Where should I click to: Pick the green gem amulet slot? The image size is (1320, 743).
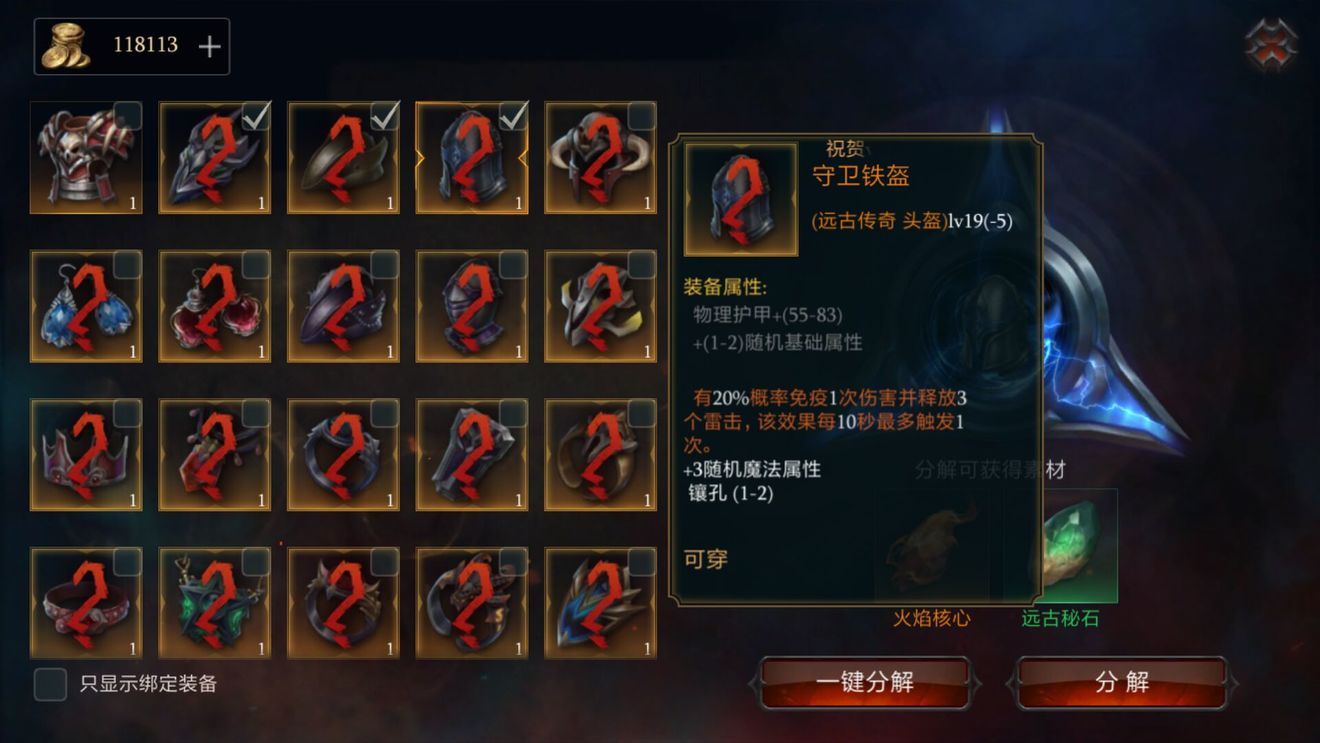[x=214, y=603]
